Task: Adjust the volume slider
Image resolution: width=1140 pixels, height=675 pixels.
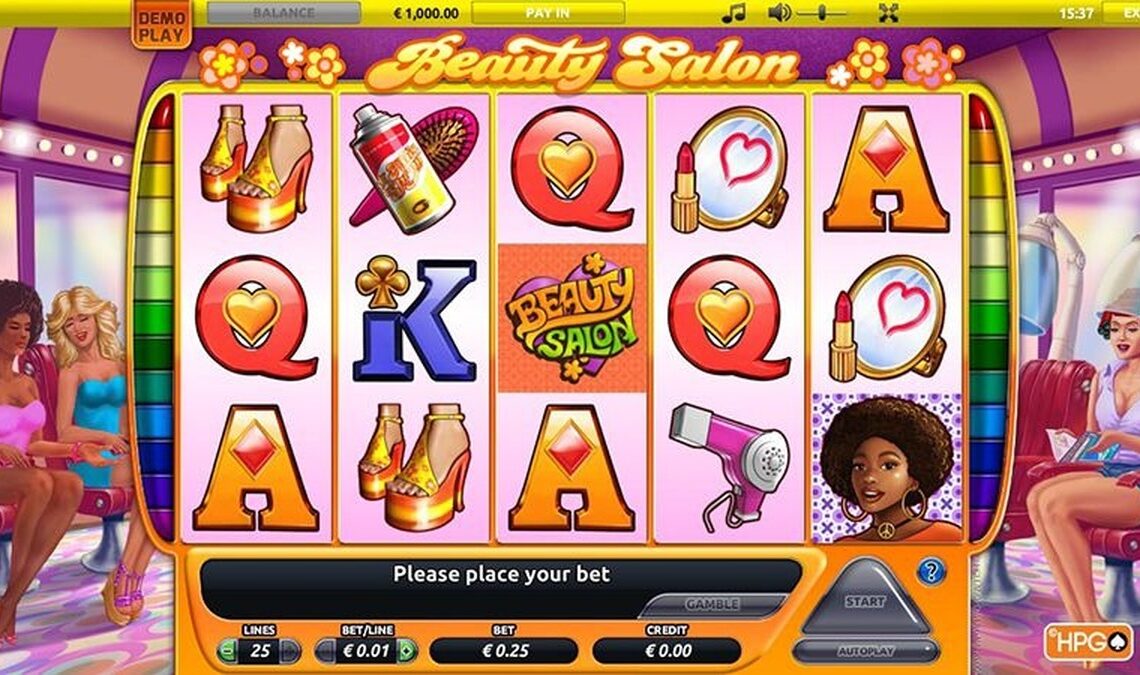Action: click(822, 13)
